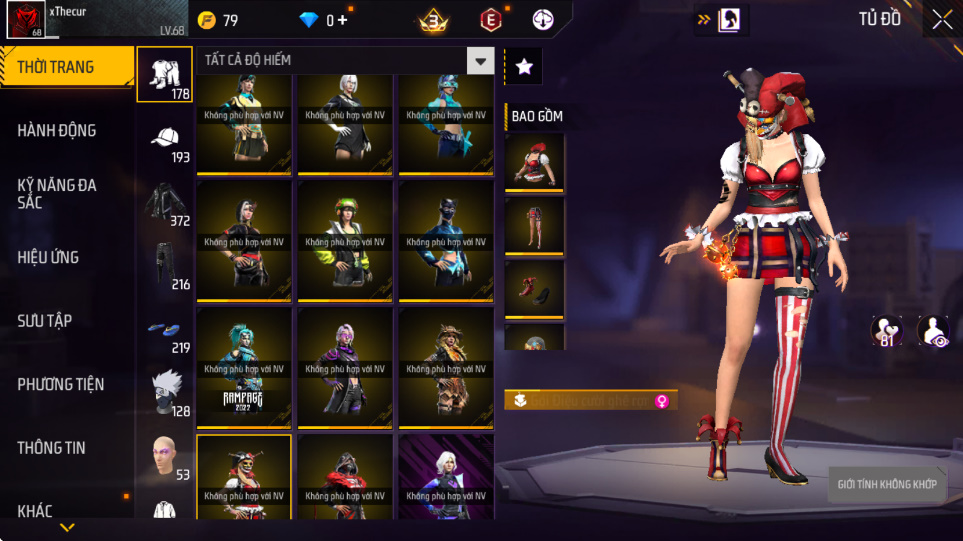Expand the Tất Cả Độ Hiếm dropdown
Image resolution: width=963 pixels, height=541 pixels.
tap(482, 61)
